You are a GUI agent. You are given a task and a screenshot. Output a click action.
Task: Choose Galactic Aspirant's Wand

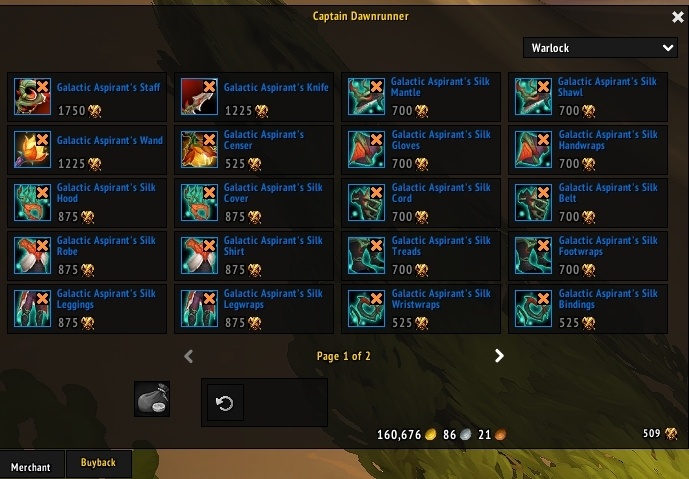point(32,149)
